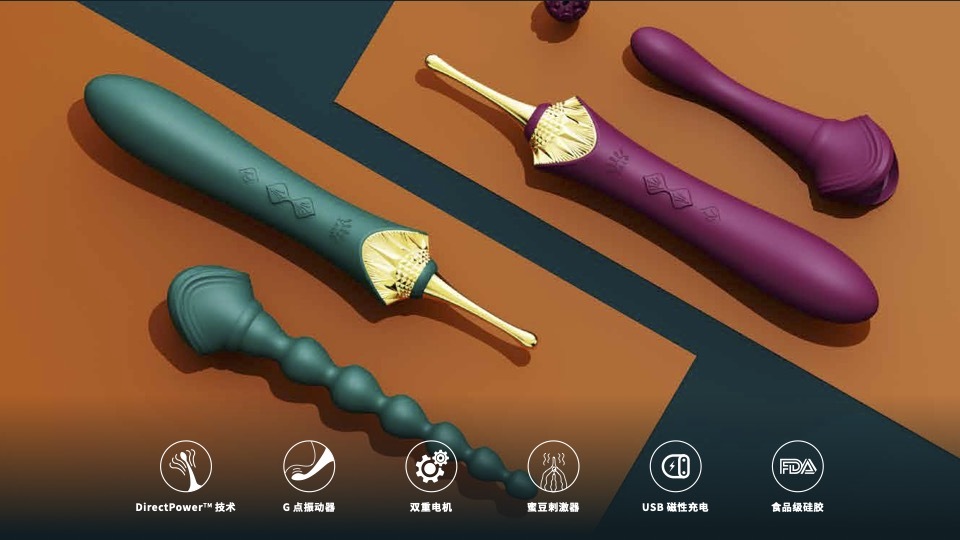Viewport: 960px width, 540px height.
Task: Select the USB 磁性充电 icon
Action: pos(675,466)
